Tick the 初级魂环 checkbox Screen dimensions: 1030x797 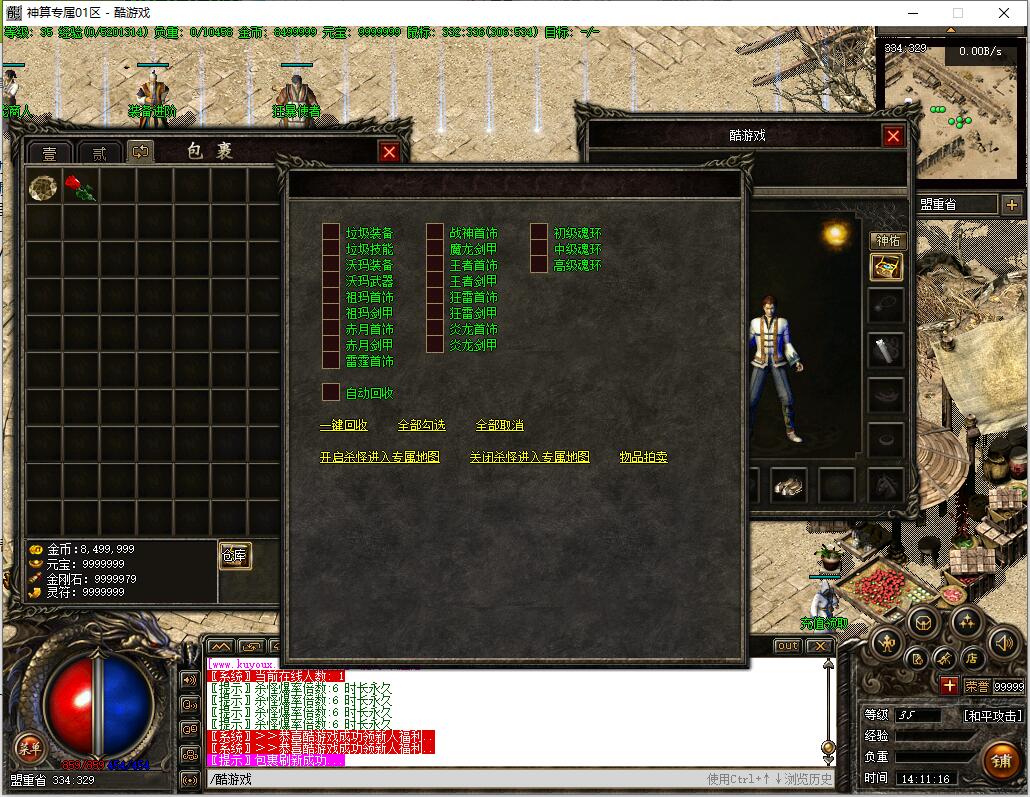539,233
